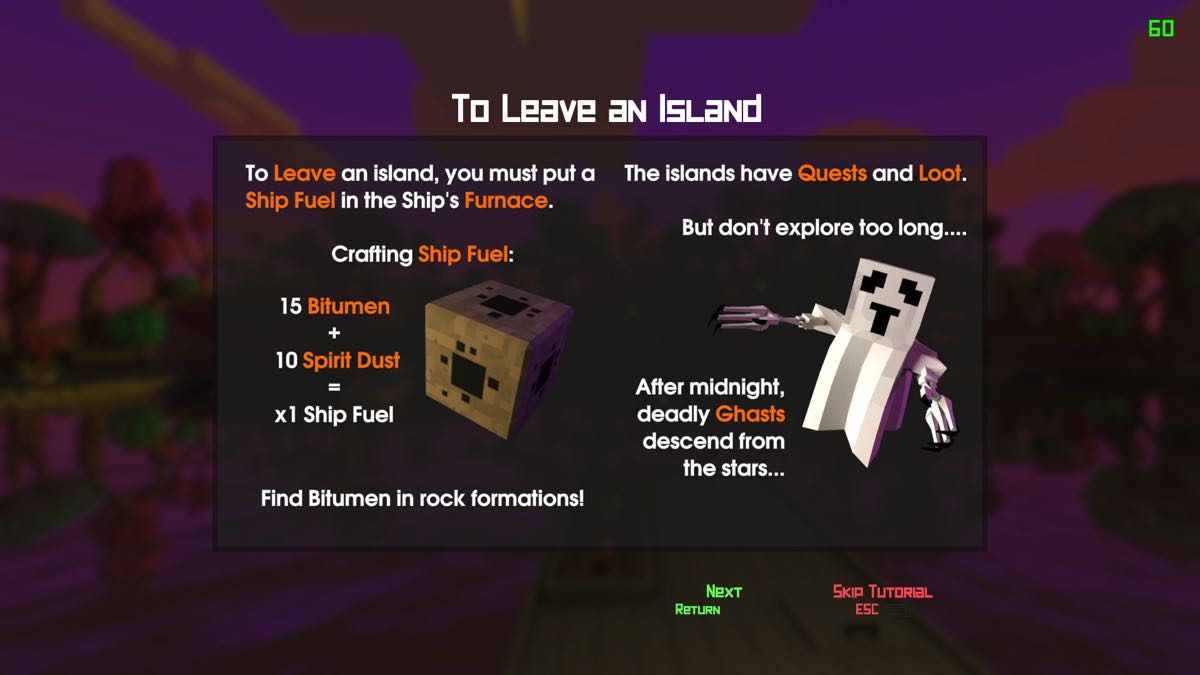
Task: Skip Tutorial to exit the guide
Action: tap(882, 592)
